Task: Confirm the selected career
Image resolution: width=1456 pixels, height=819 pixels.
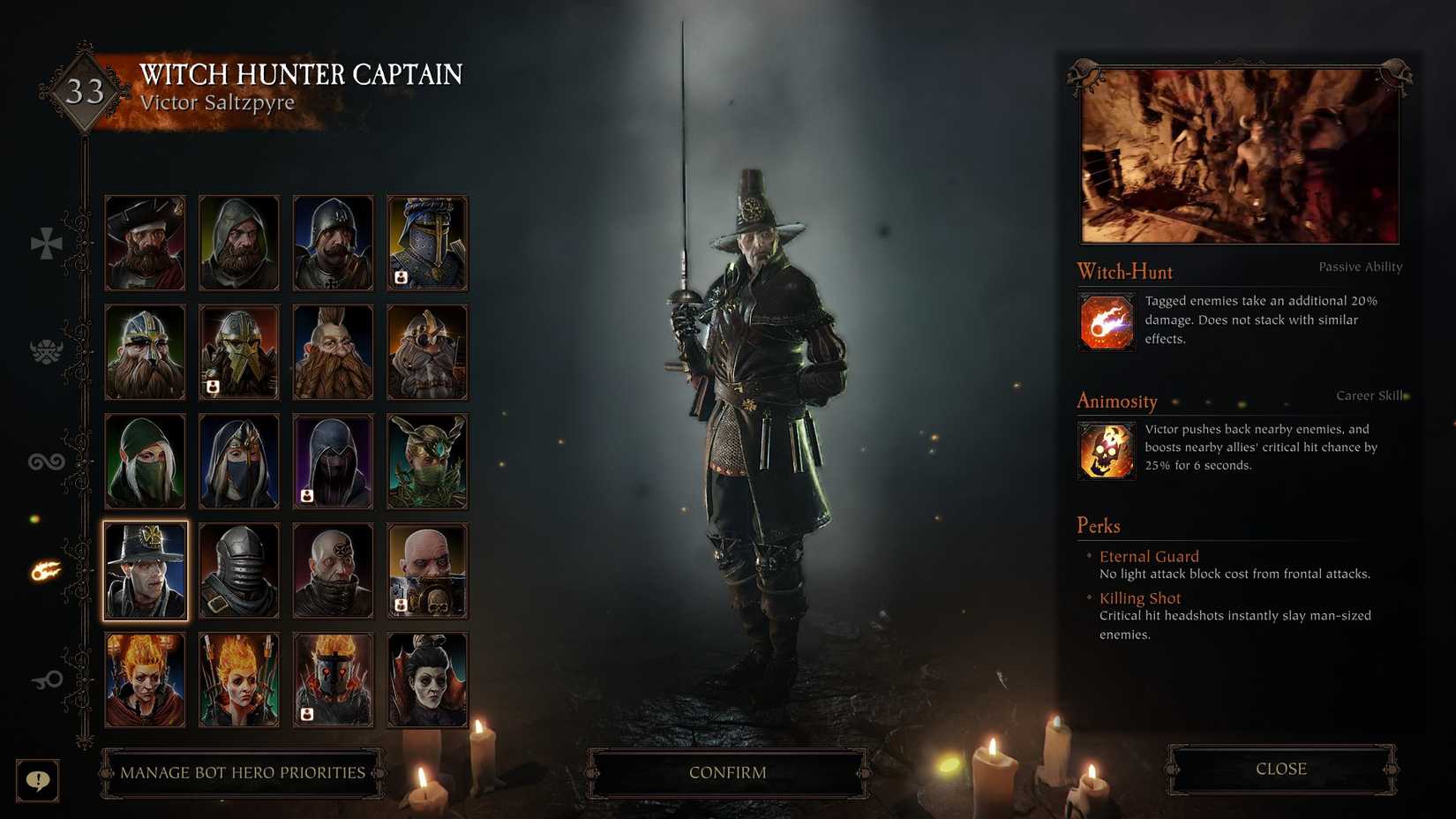Action: point(726,771)
